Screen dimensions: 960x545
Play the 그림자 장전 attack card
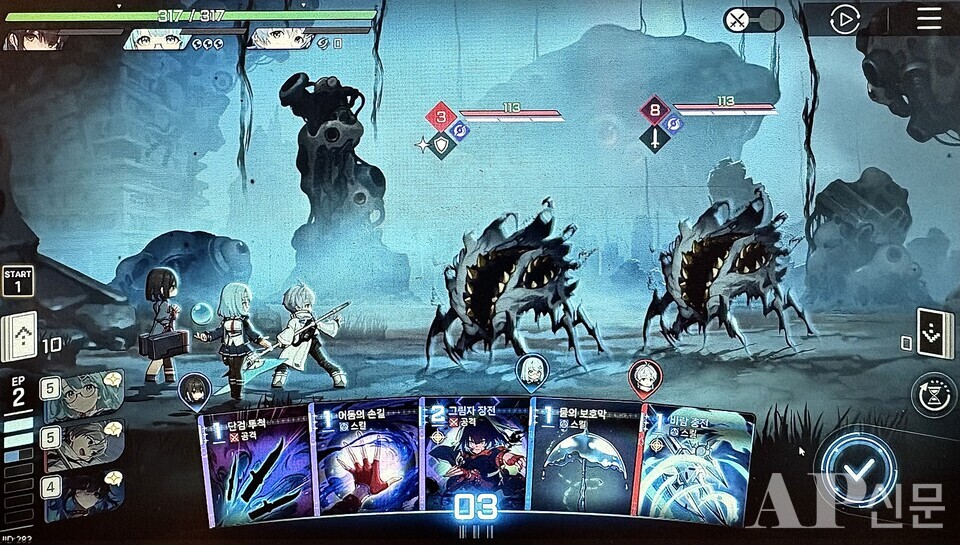pos(473,465)
